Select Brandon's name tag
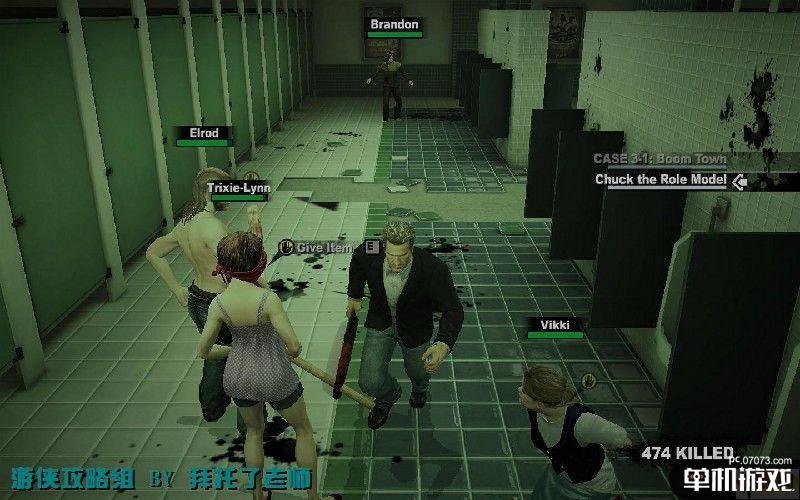Screen dimensions: 800x500 (394, 23)
